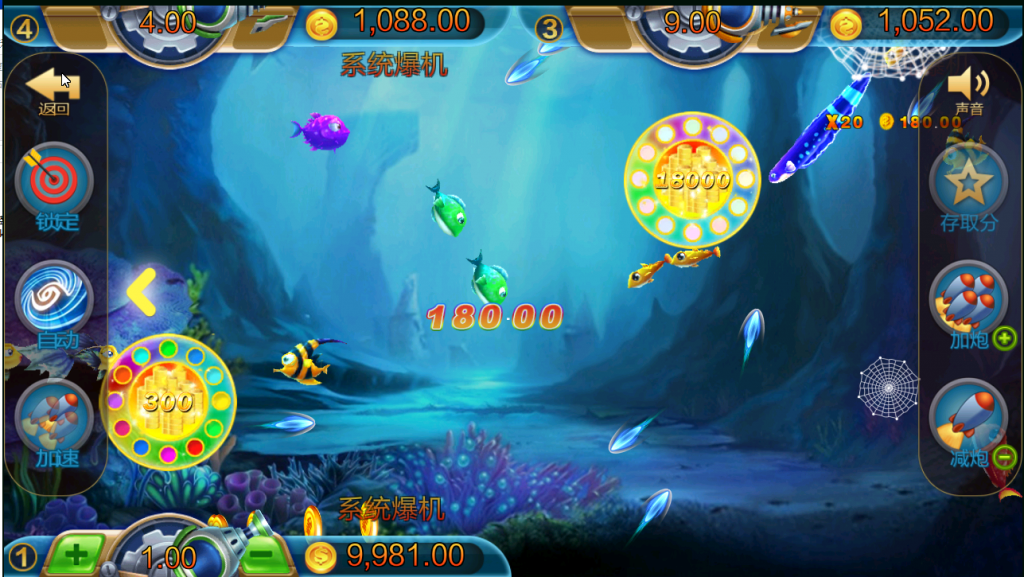Decrease cannon with 减炮 button
This screenshot has width=1024, height=577.
[968, 418]
